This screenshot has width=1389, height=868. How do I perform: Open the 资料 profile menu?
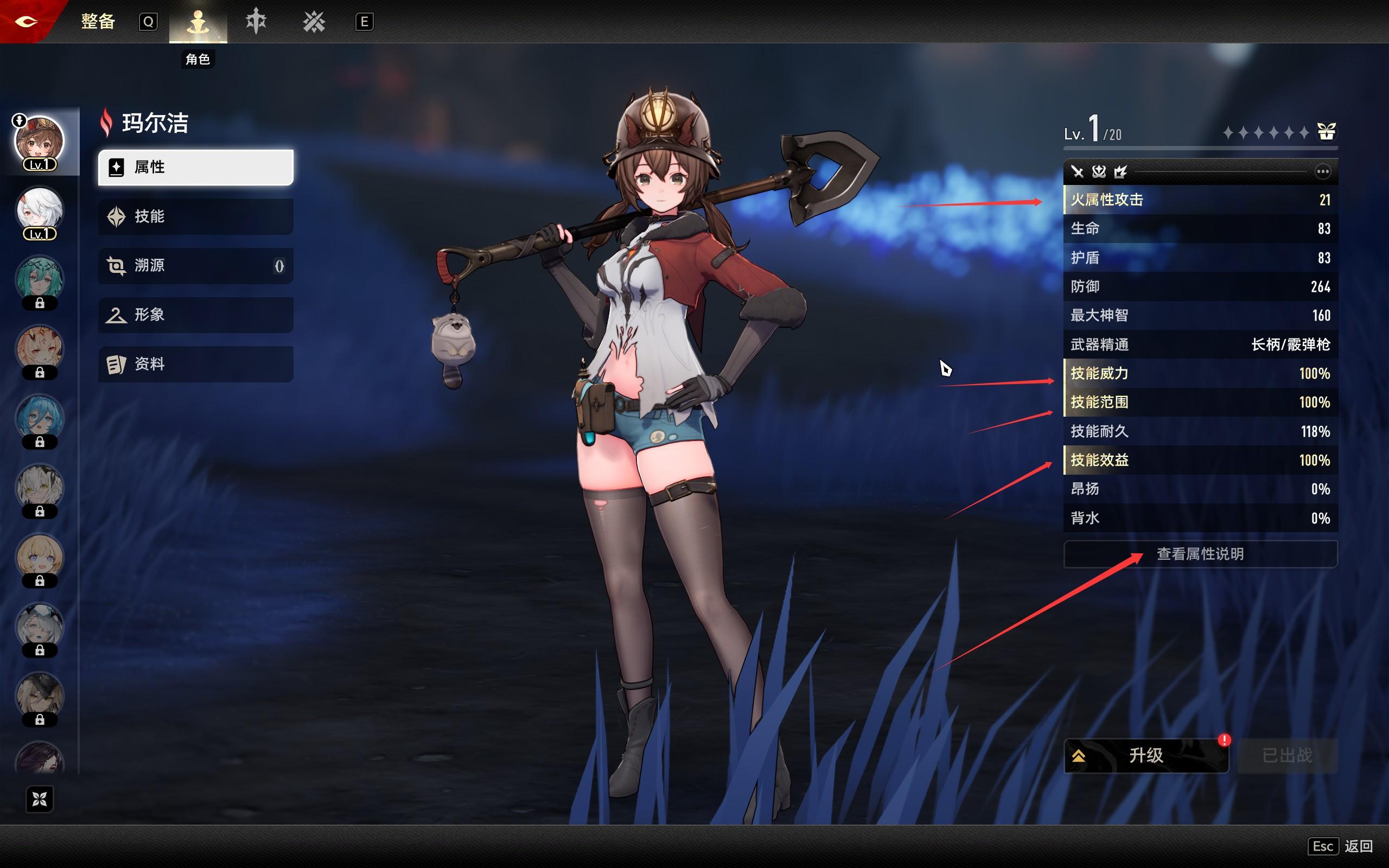point(196,364)
